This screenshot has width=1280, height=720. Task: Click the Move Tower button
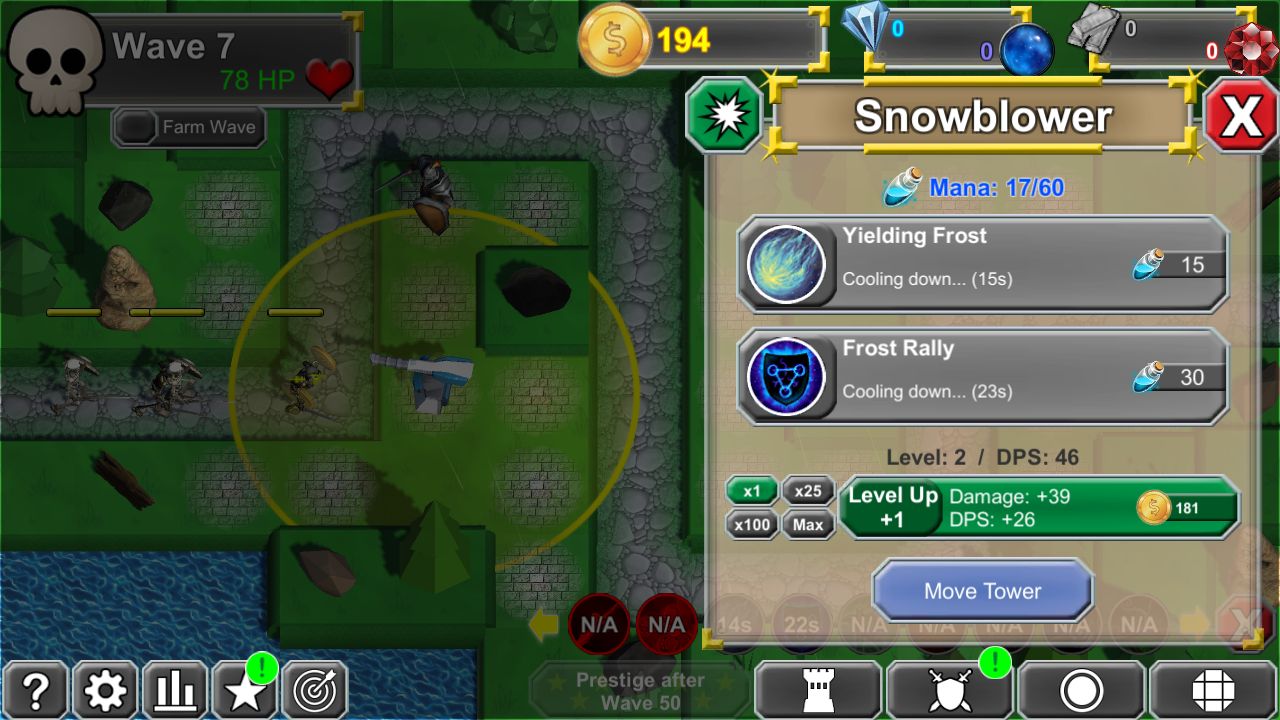pyautogui.click(x=982, y=591)
